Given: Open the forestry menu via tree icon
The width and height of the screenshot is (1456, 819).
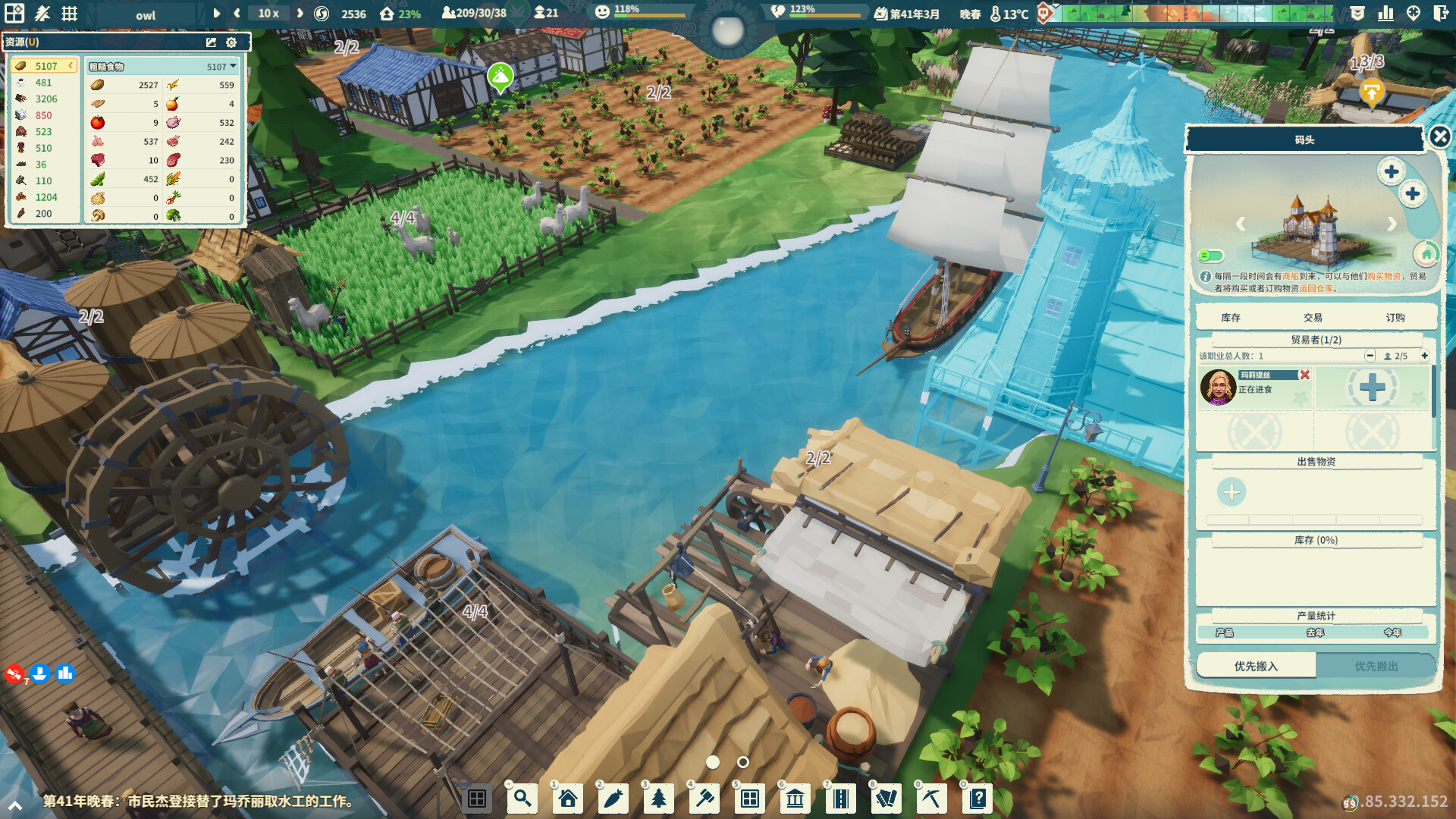Looking at the screenshot, I should [658, 798].
